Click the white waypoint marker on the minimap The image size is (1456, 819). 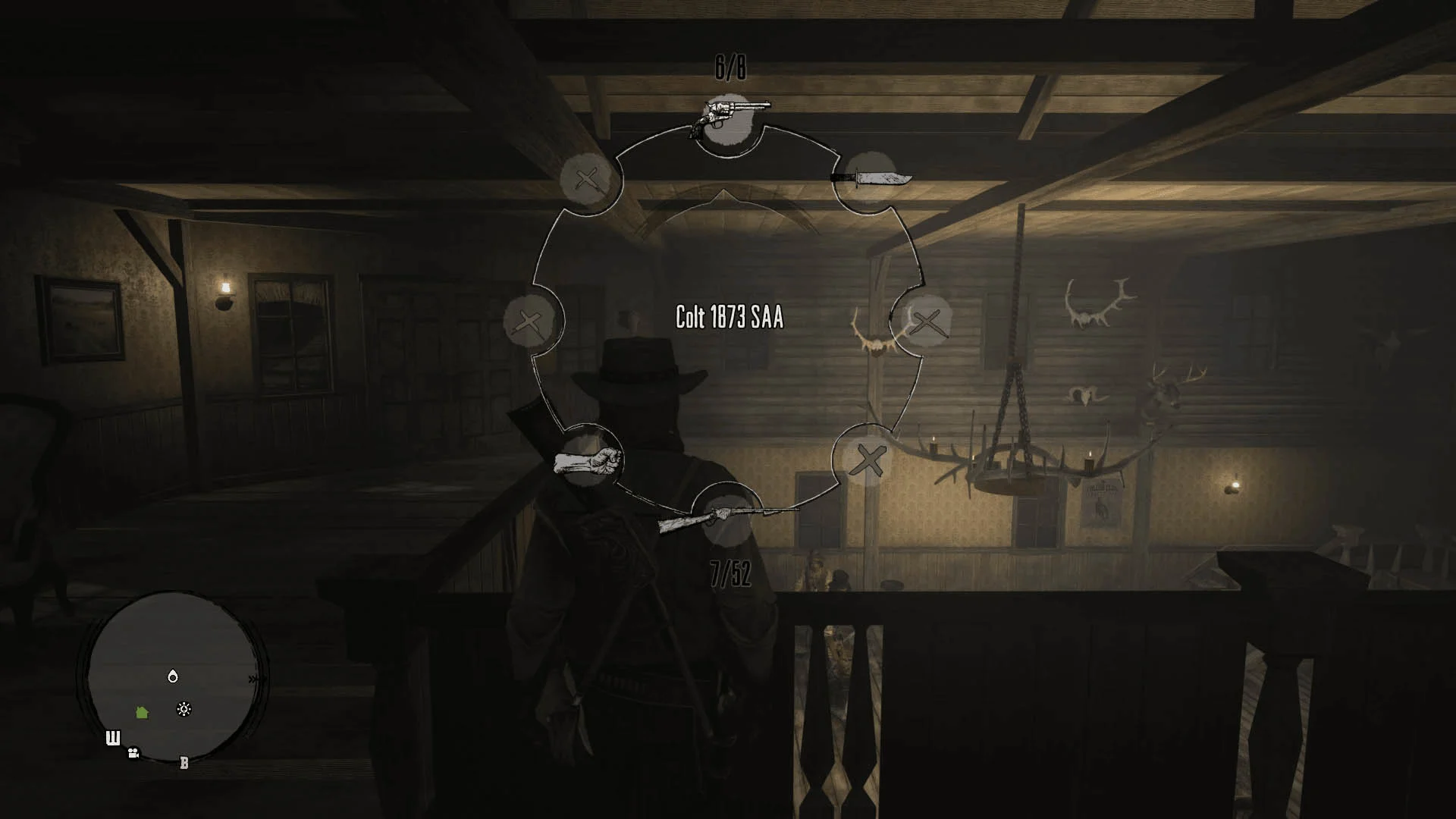(172, 676)
